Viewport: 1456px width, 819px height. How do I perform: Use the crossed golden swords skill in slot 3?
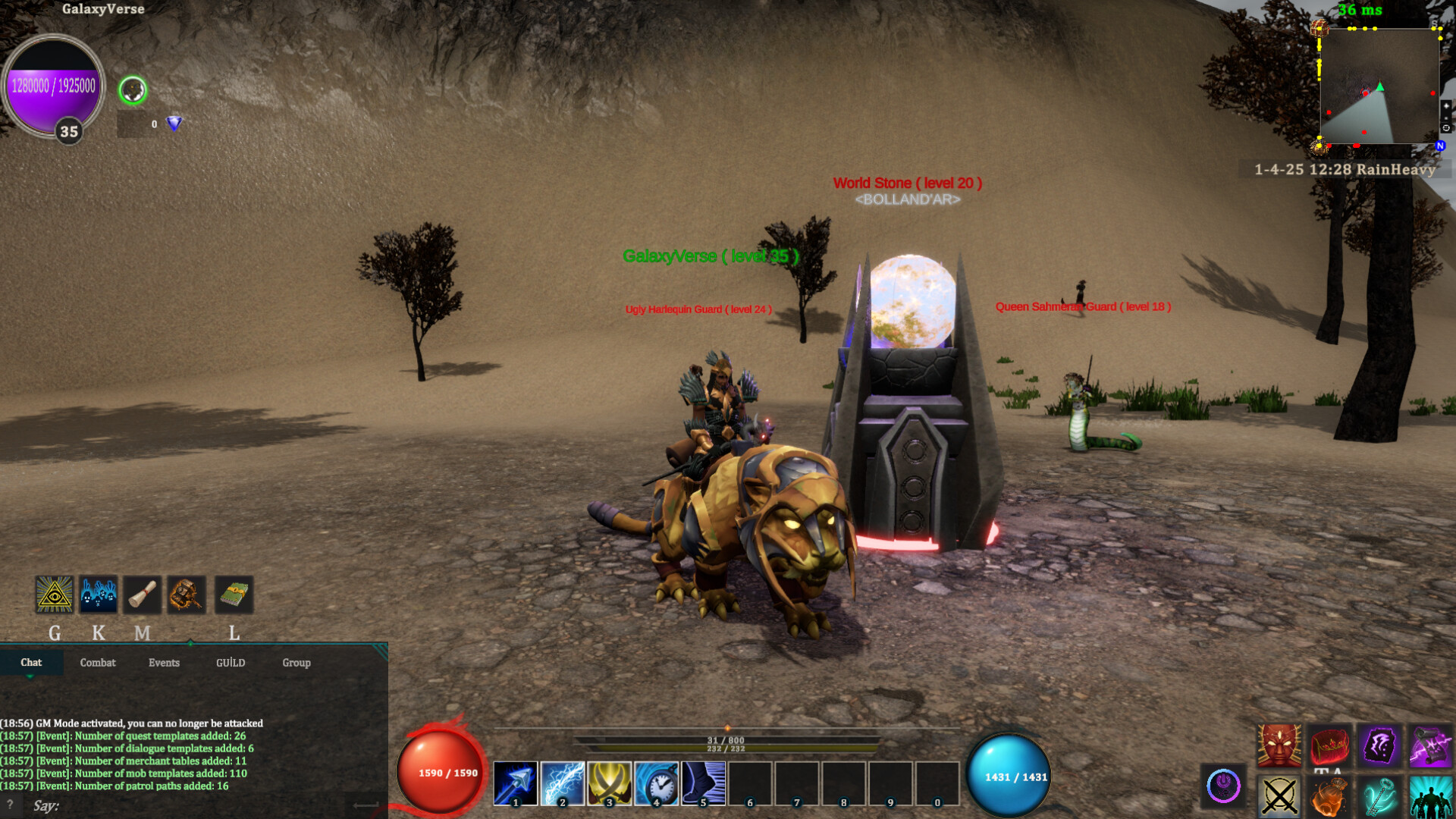tap(610, 783)
